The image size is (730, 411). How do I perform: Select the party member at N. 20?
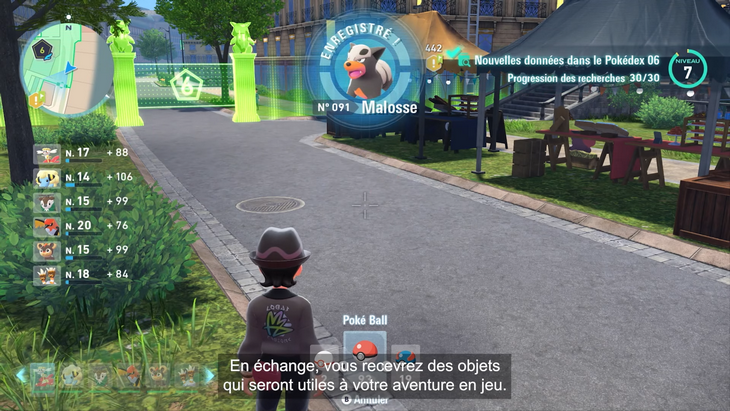(47, 226)
